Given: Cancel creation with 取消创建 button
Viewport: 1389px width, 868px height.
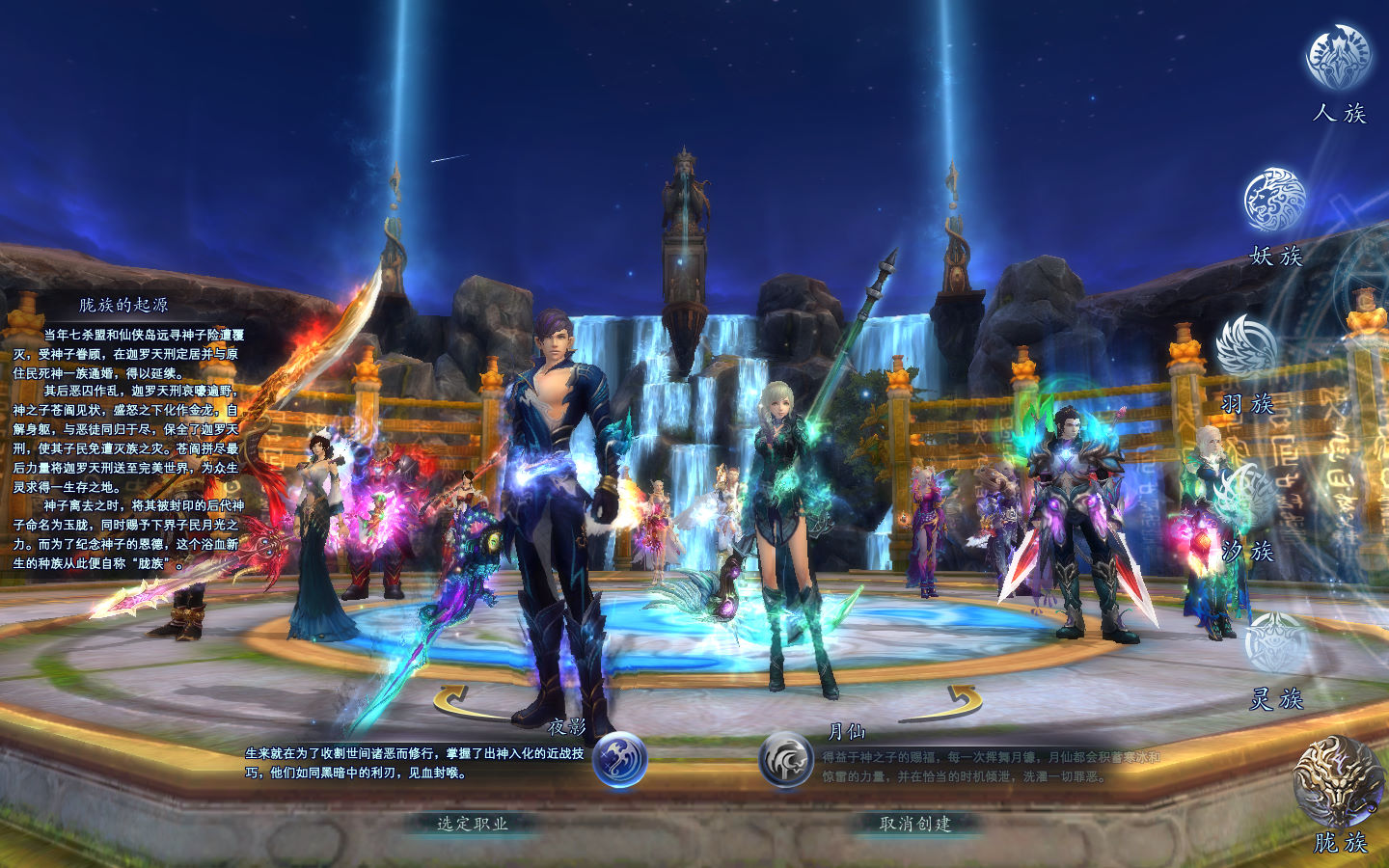Looking at the screenshot, I should point(915,824).
